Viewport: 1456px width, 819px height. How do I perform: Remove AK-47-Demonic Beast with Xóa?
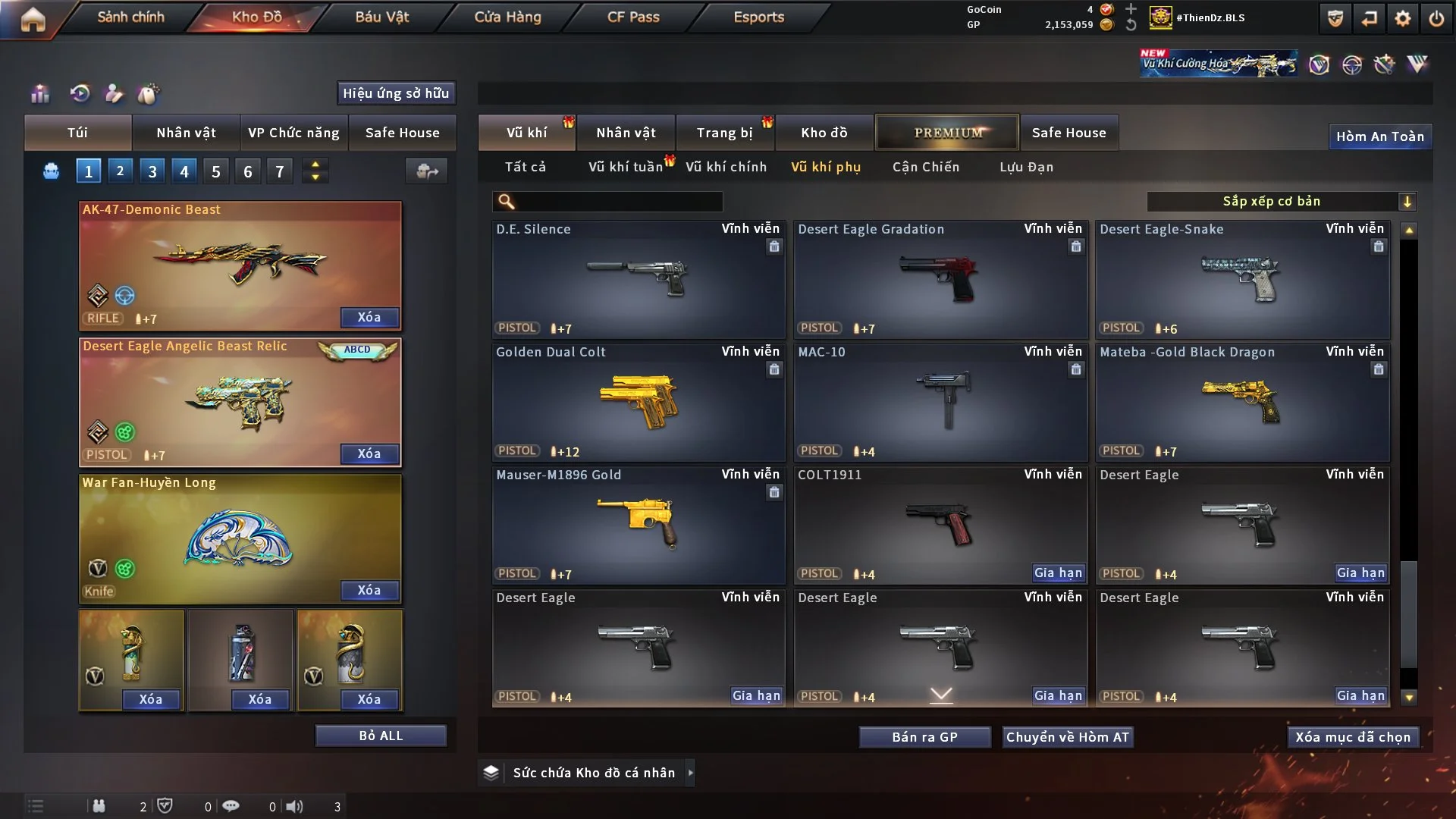tap(369, 317)
